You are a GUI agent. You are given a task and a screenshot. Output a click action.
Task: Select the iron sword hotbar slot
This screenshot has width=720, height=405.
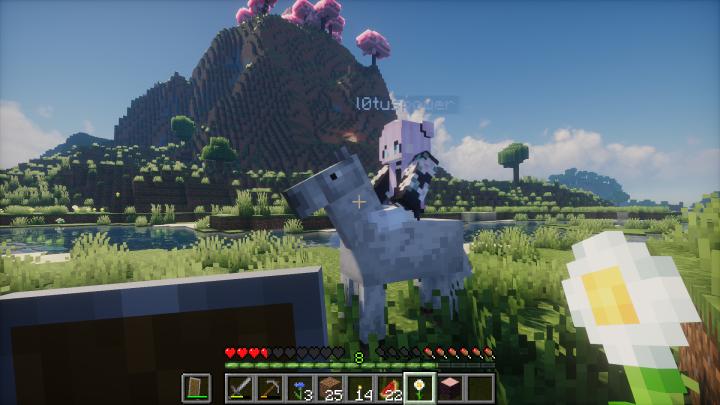(x=240, y=388)
